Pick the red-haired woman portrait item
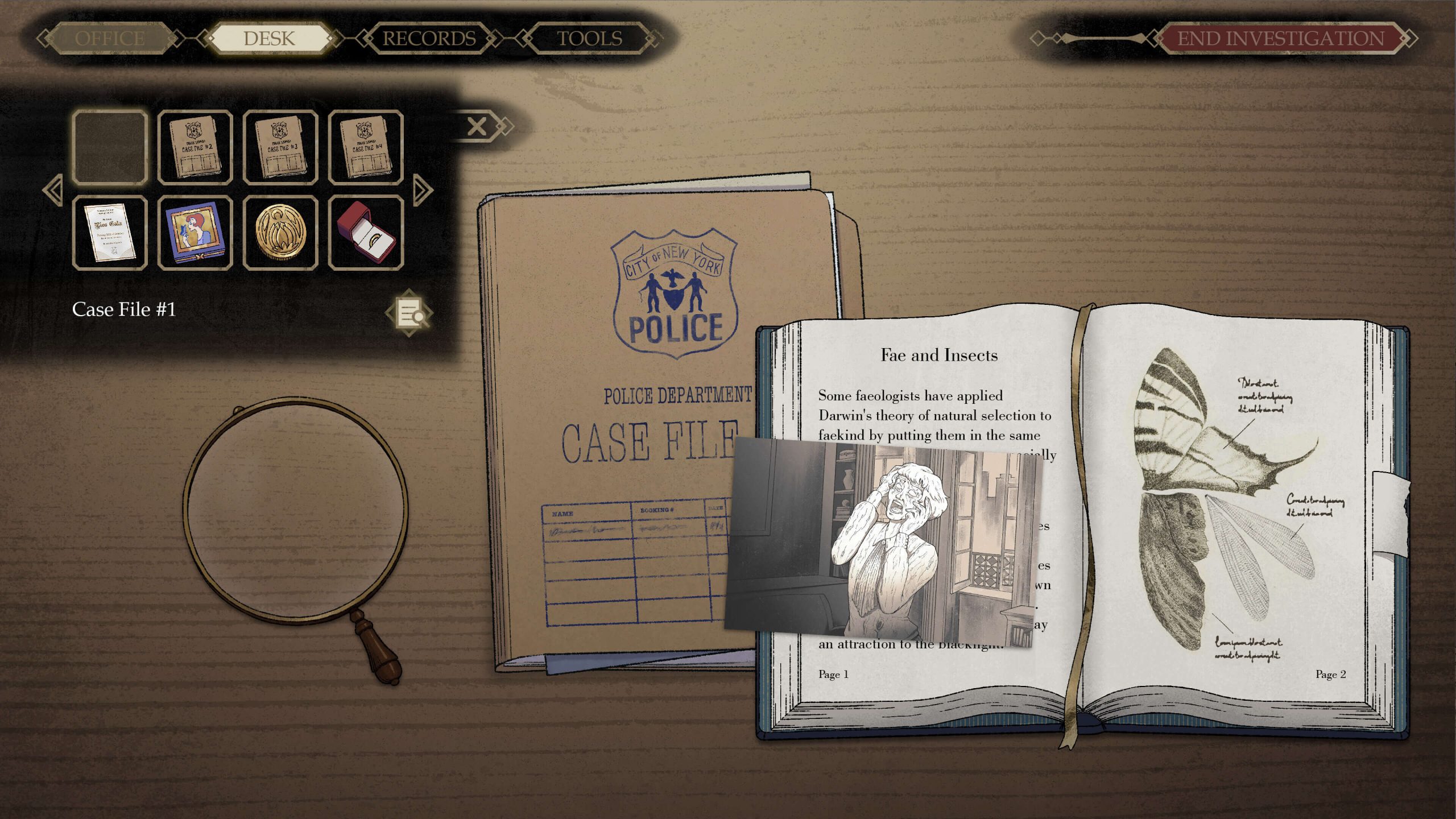 click(x=195, y=233)
